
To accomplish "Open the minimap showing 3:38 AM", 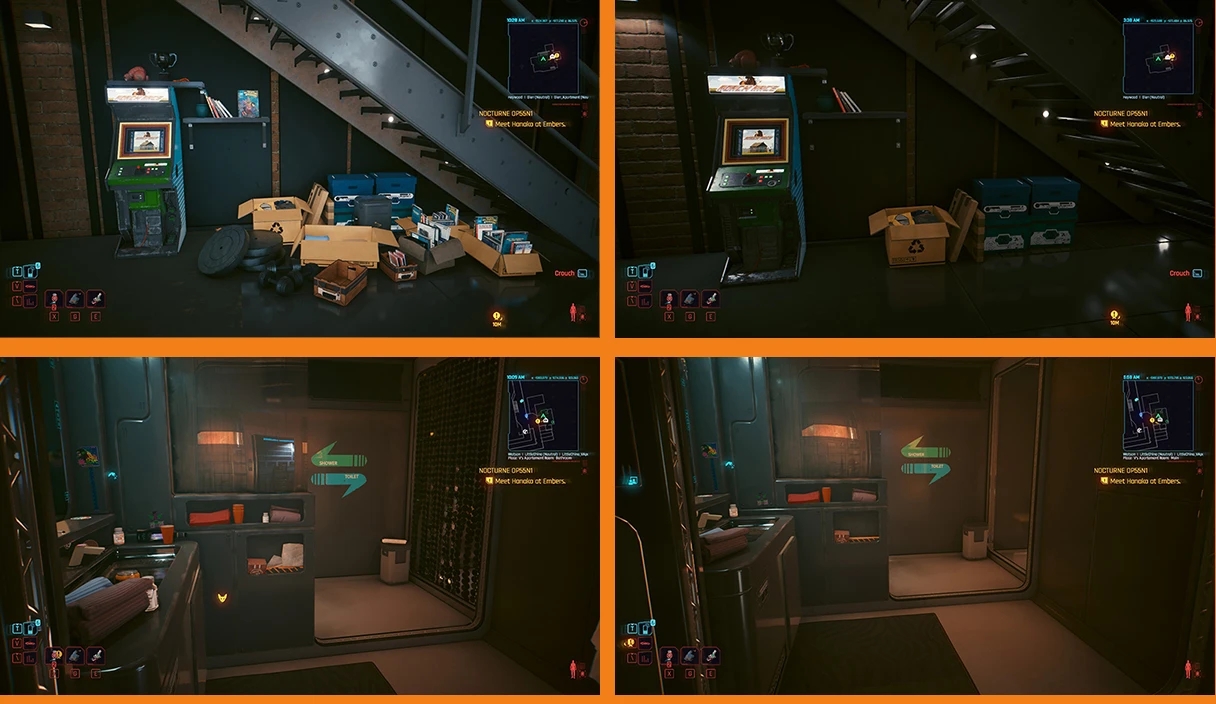I will point(1157,59).
